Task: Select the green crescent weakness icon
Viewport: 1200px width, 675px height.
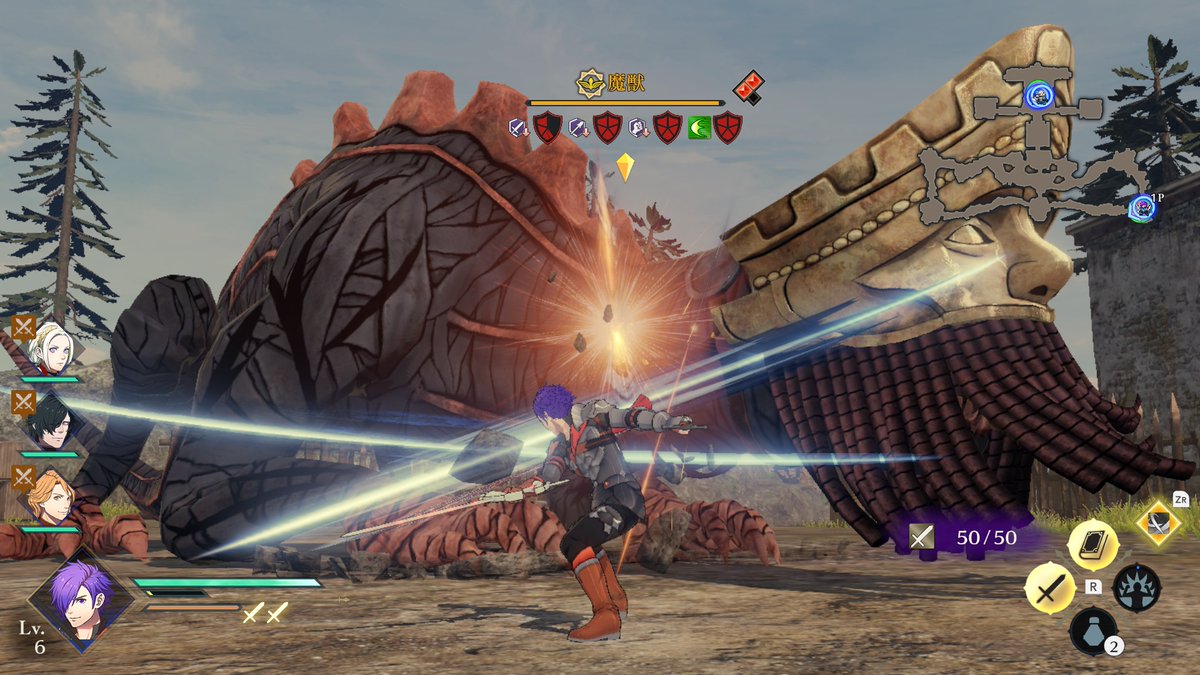Action: coord(699,128)
